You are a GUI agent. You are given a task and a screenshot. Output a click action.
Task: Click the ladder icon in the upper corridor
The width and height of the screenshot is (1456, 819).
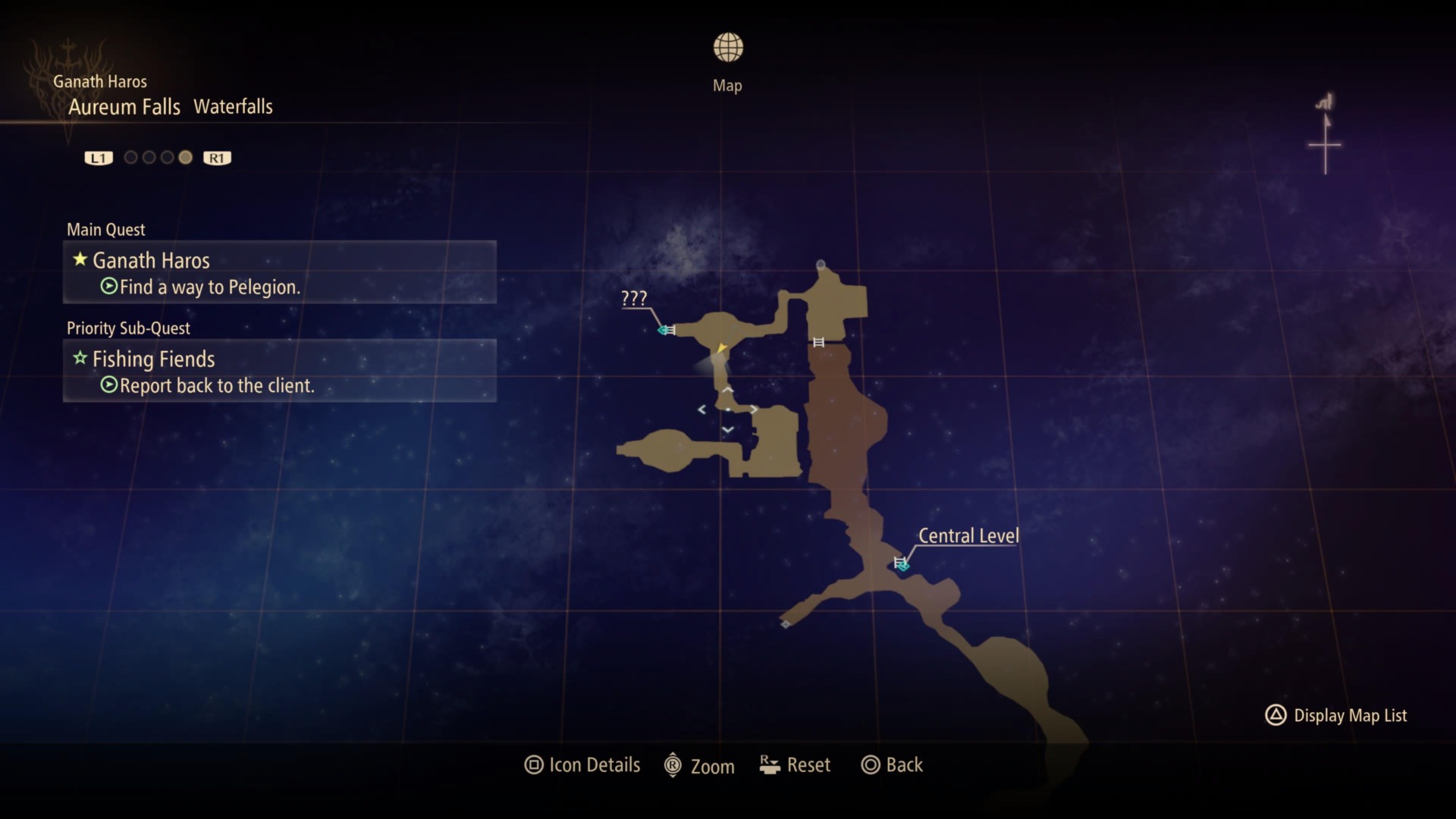819,342
